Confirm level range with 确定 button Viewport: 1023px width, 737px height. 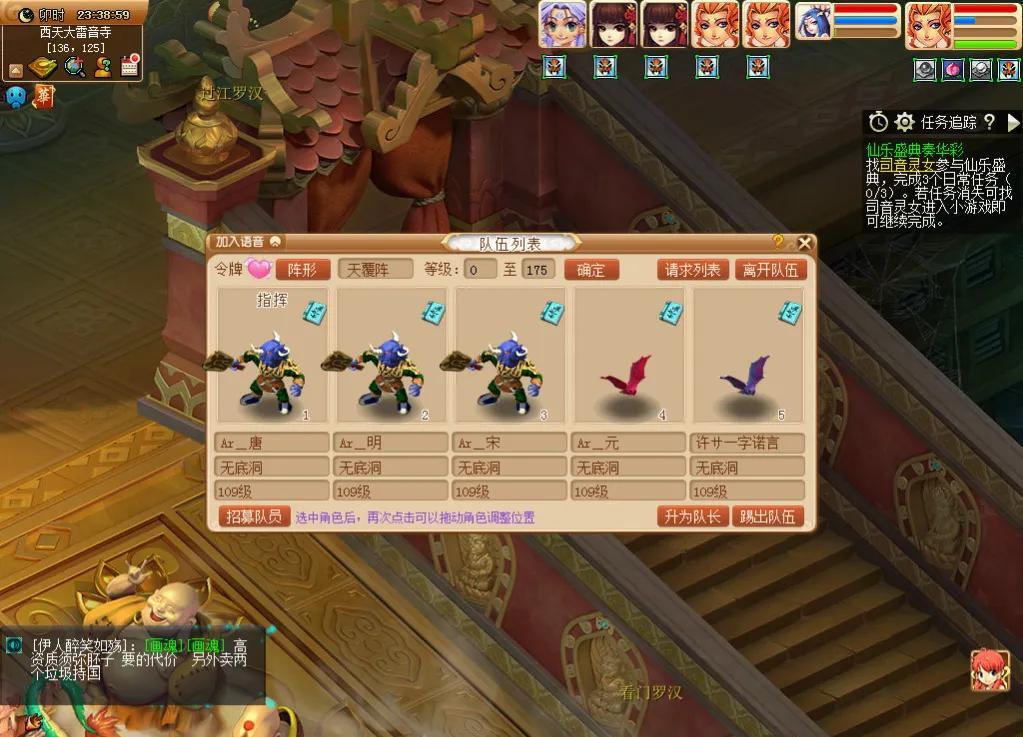click(x=591, y=269)
